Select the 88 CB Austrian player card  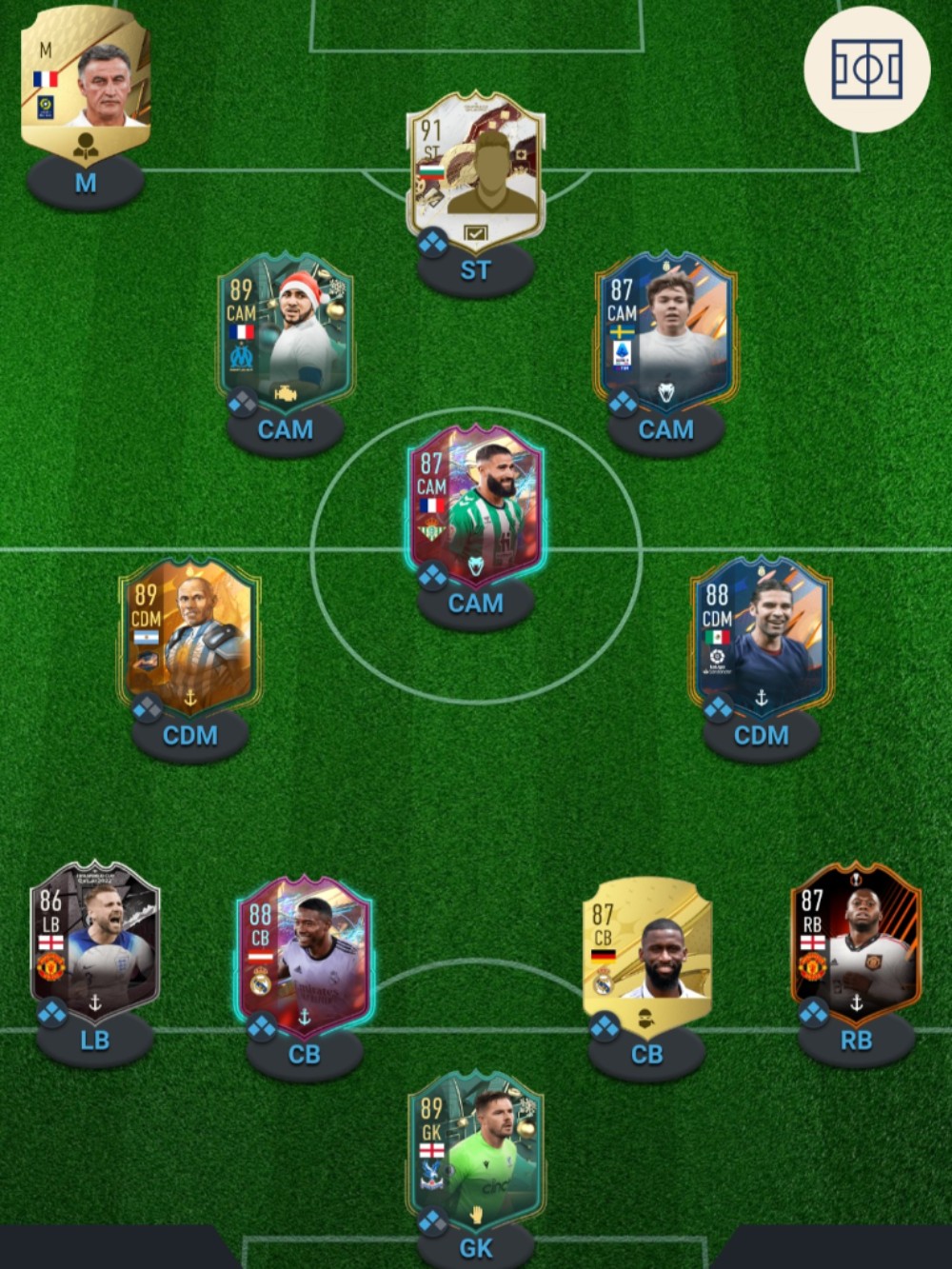pyautogui.click(x=305, y=955)
